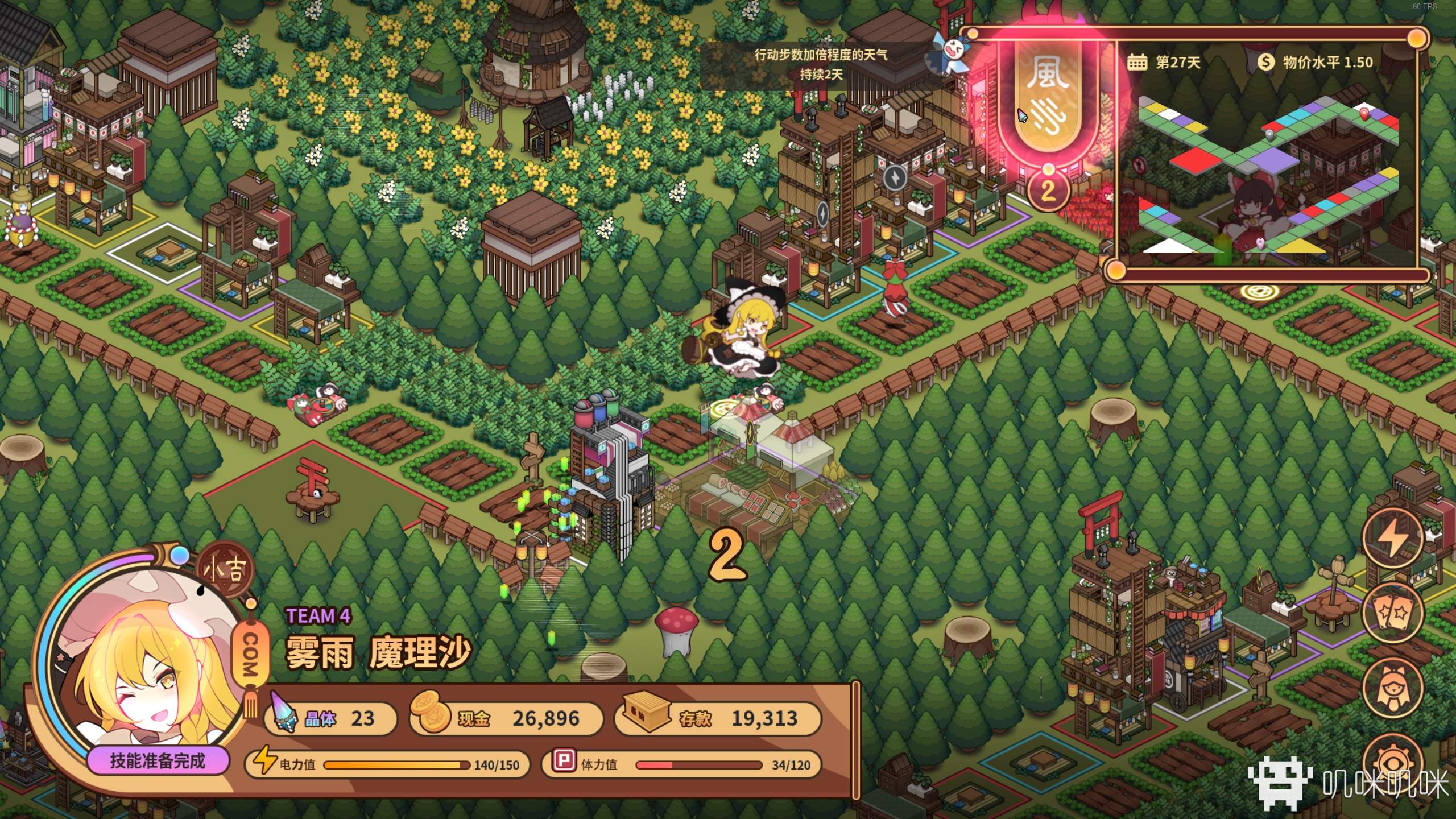The image size is (1456, 819).
Task: Open the character roster icon
Action: pyautogui.click(x=1392, y=687)
